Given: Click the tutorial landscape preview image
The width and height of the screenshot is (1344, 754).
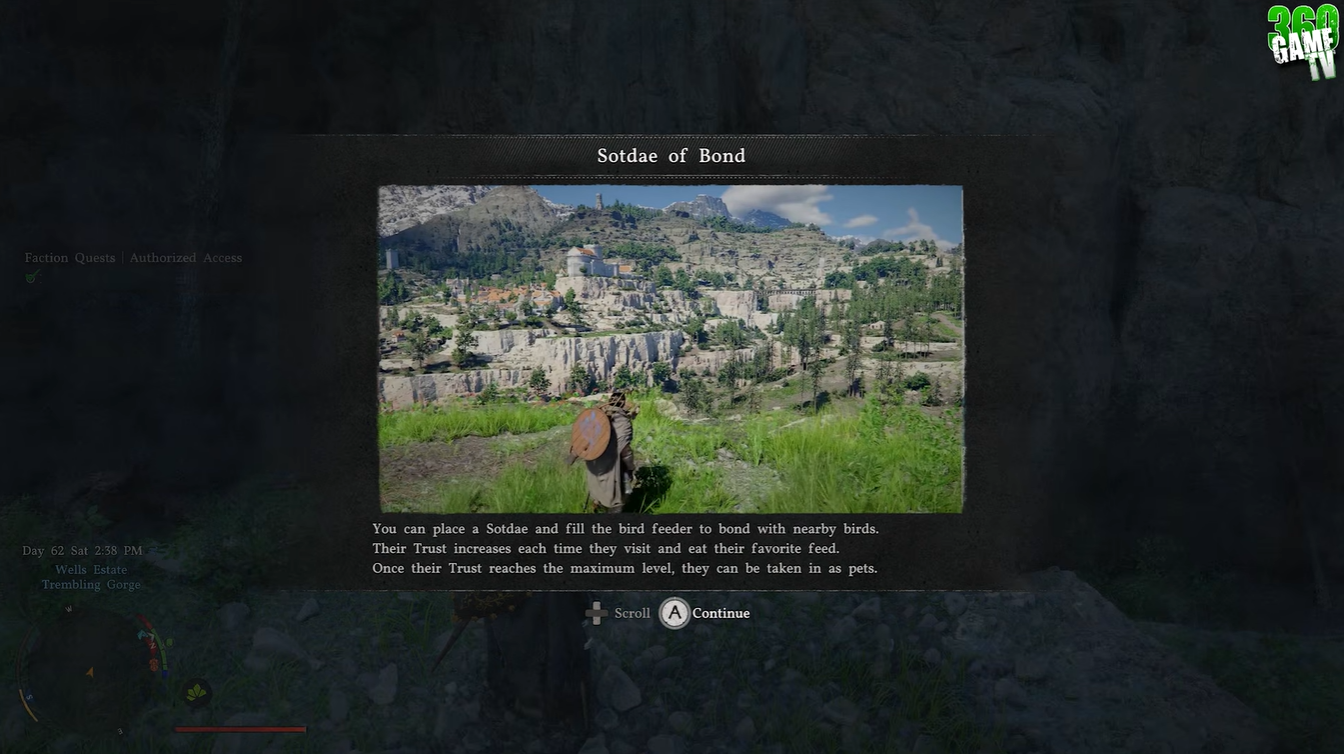Looking at the screenshot, I should point(671,348).
